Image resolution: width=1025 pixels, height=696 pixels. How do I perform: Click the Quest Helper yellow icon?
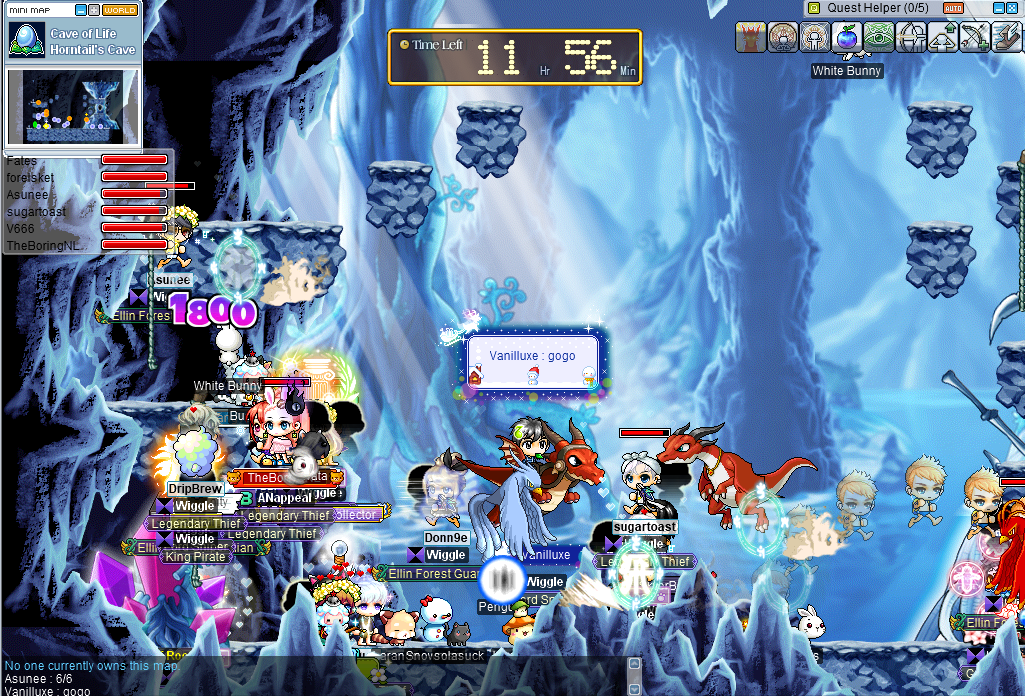[x=815, y=8]
